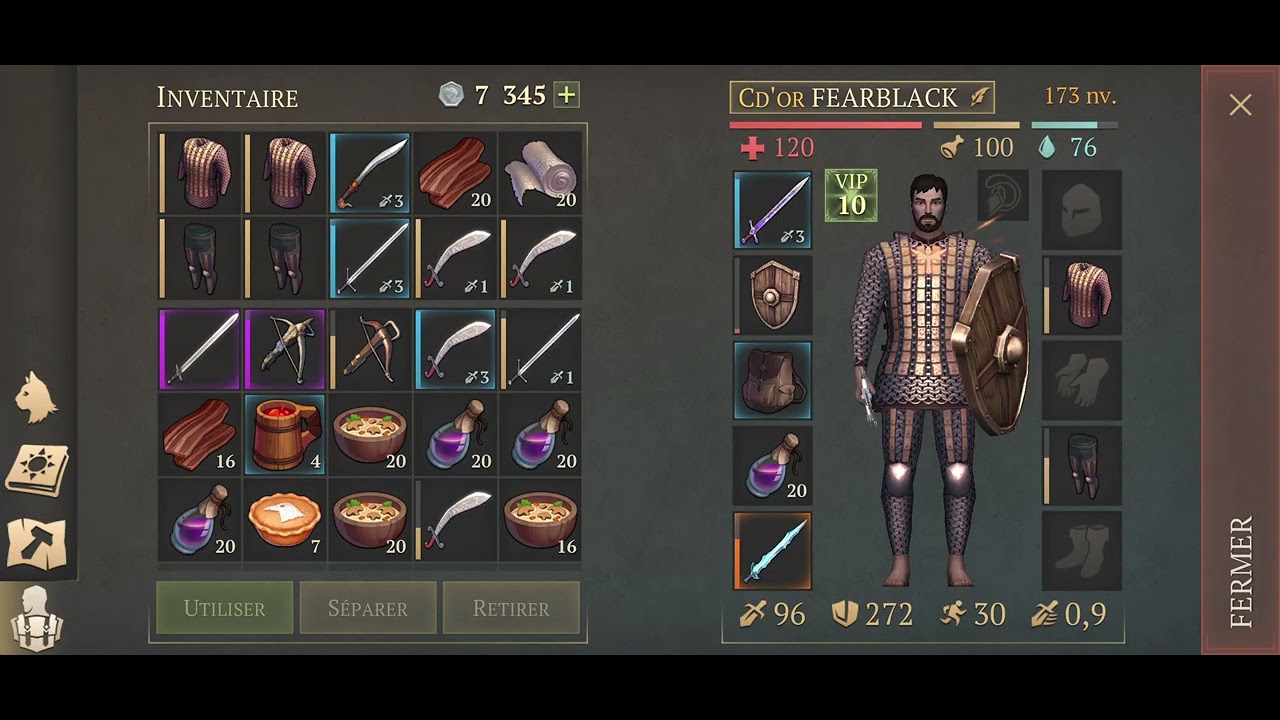Open the equipped backpack slot

773,380
